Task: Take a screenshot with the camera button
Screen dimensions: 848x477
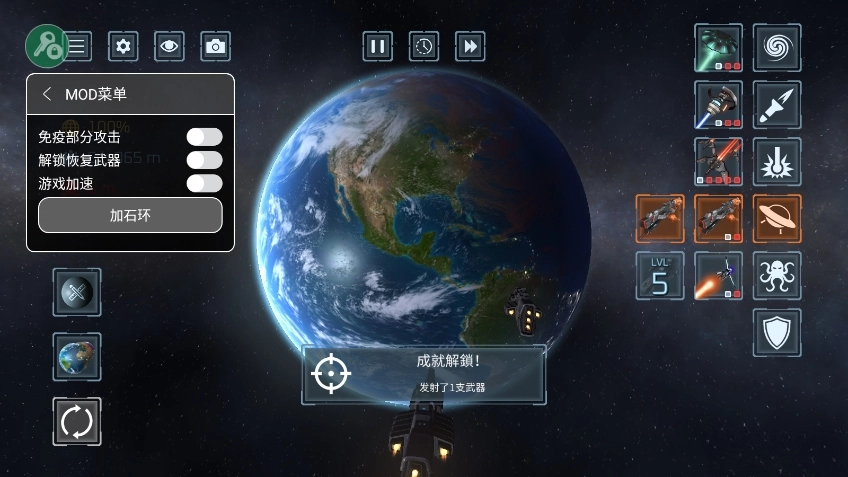Action: point(215,45)
